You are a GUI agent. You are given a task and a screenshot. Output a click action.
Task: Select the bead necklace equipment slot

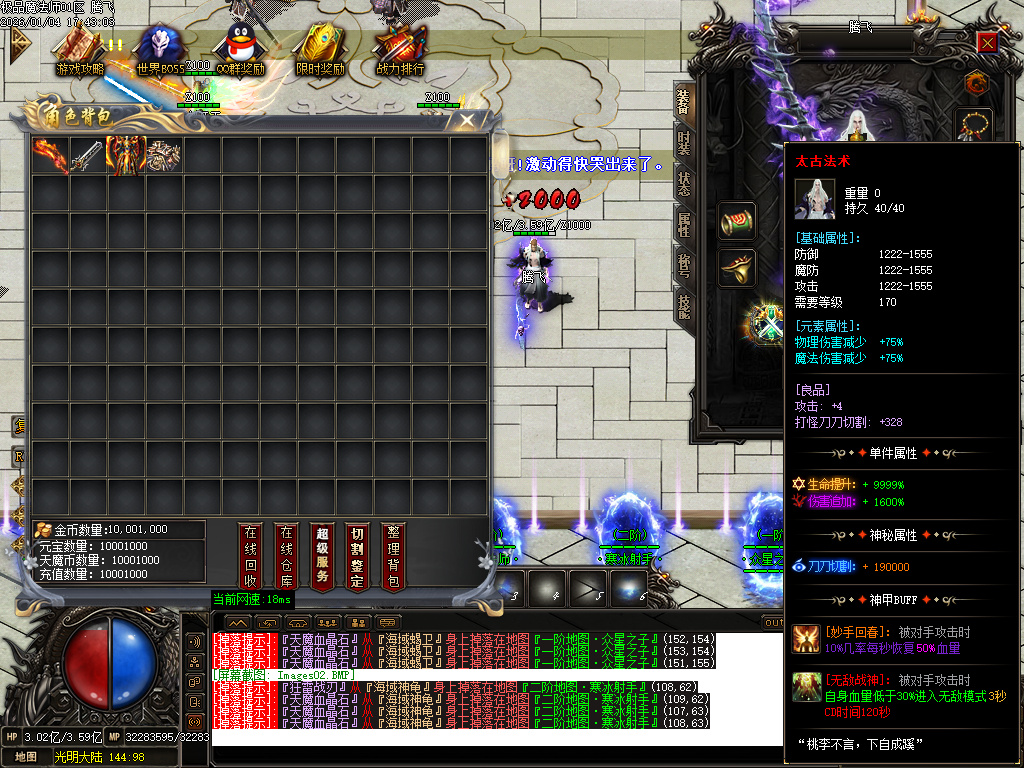pos(975,126)
